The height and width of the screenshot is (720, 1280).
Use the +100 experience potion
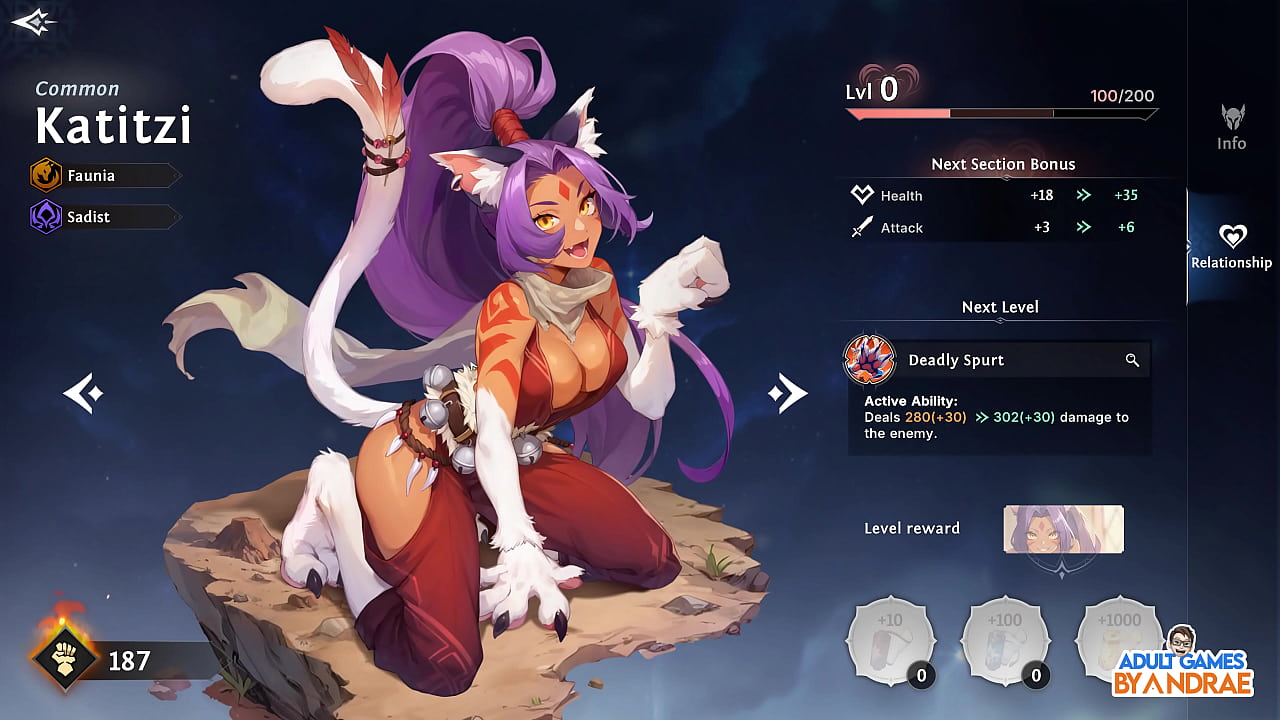[x=1005, y=642]
